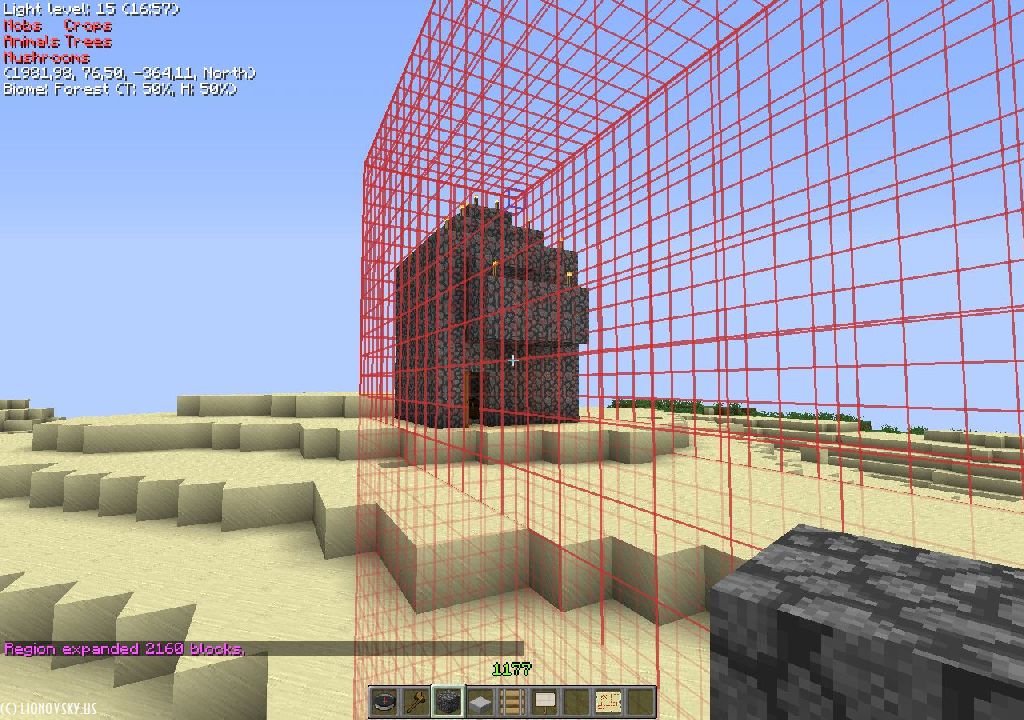Switch to the stone slab slot
Viewport: 1024px width, 720px height.
coord(480,702)
